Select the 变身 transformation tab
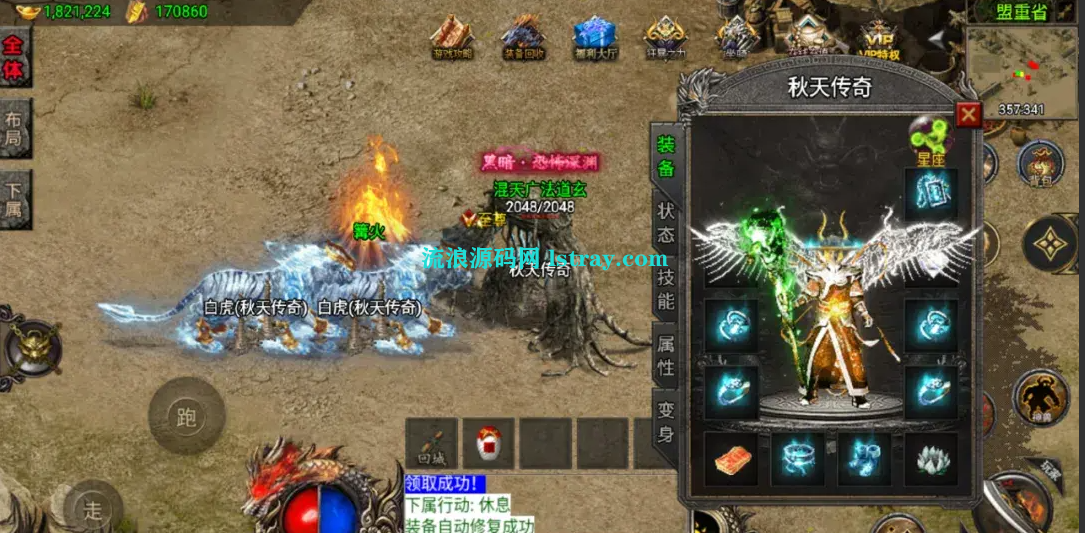Screen dimensions: 1085x533 666,421
